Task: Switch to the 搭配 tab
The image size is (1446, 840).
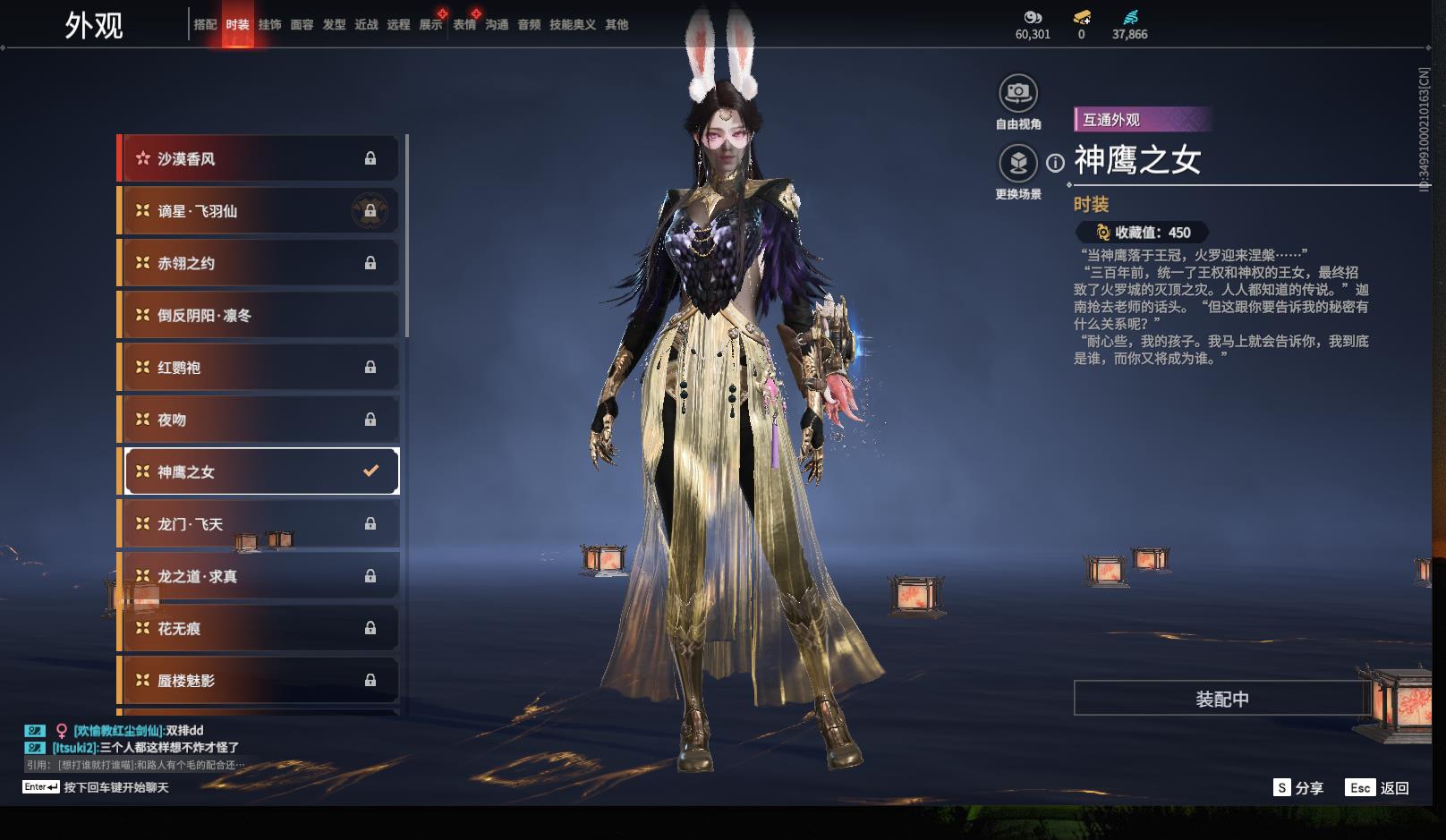Action: click(205, 25)
